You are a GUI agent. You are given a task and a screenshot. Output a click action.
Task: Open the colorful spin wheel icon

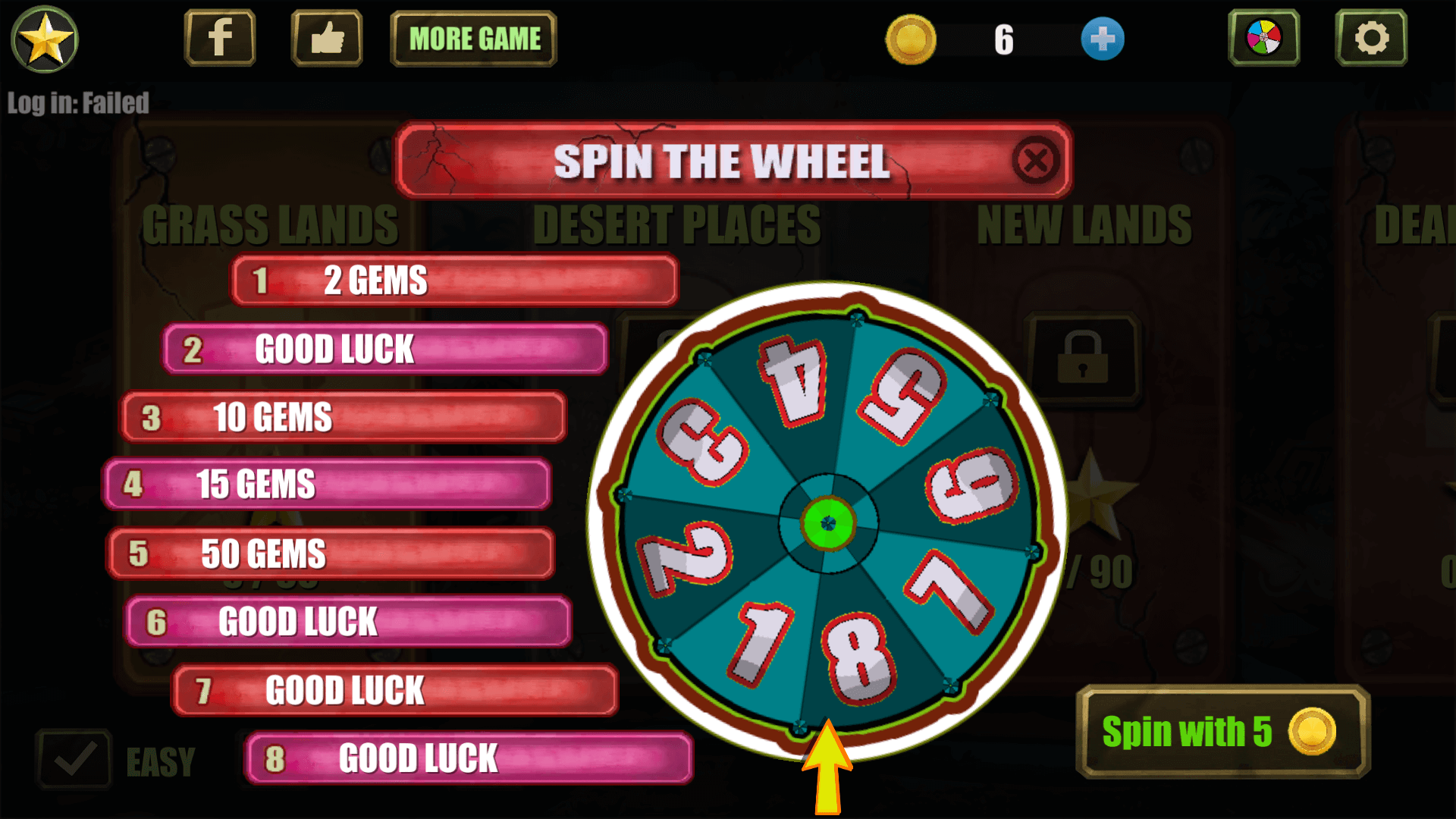1263,38
